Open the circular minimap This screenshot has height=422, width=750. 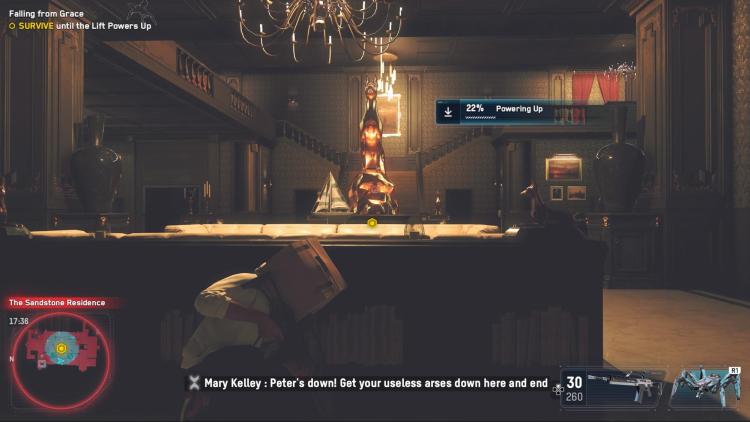coord(61,349)
